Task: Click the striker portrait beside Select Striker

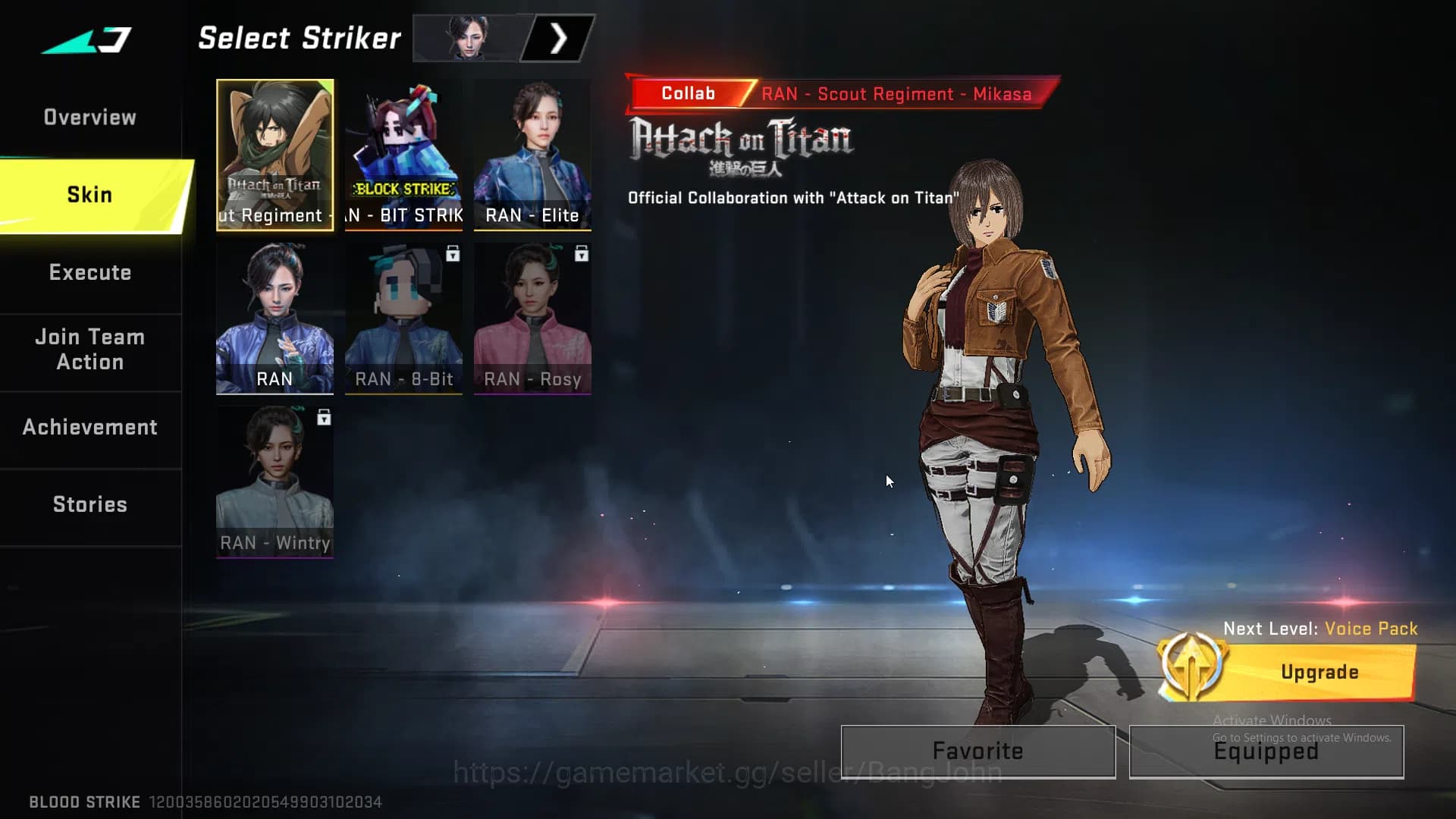Action: [467, 38]
